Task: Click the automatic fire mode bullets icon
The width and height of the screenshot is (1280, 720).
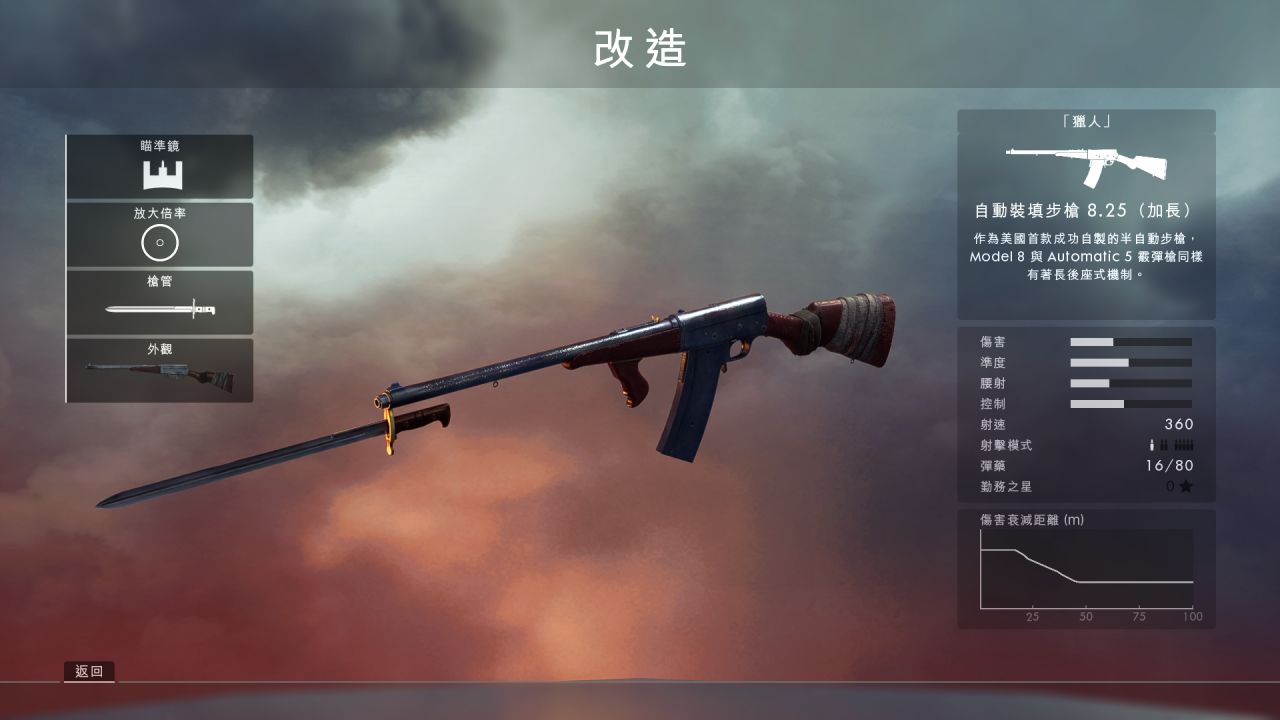Action: tap(1183, 446)
